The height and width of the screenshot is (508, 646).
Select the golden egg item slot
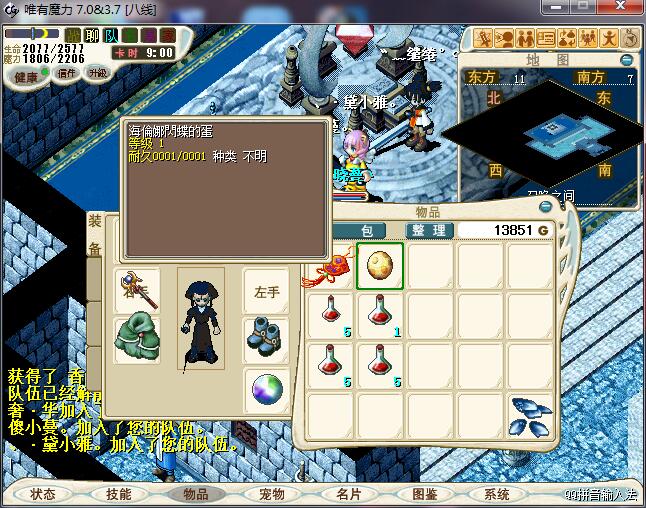click(380, 266)
